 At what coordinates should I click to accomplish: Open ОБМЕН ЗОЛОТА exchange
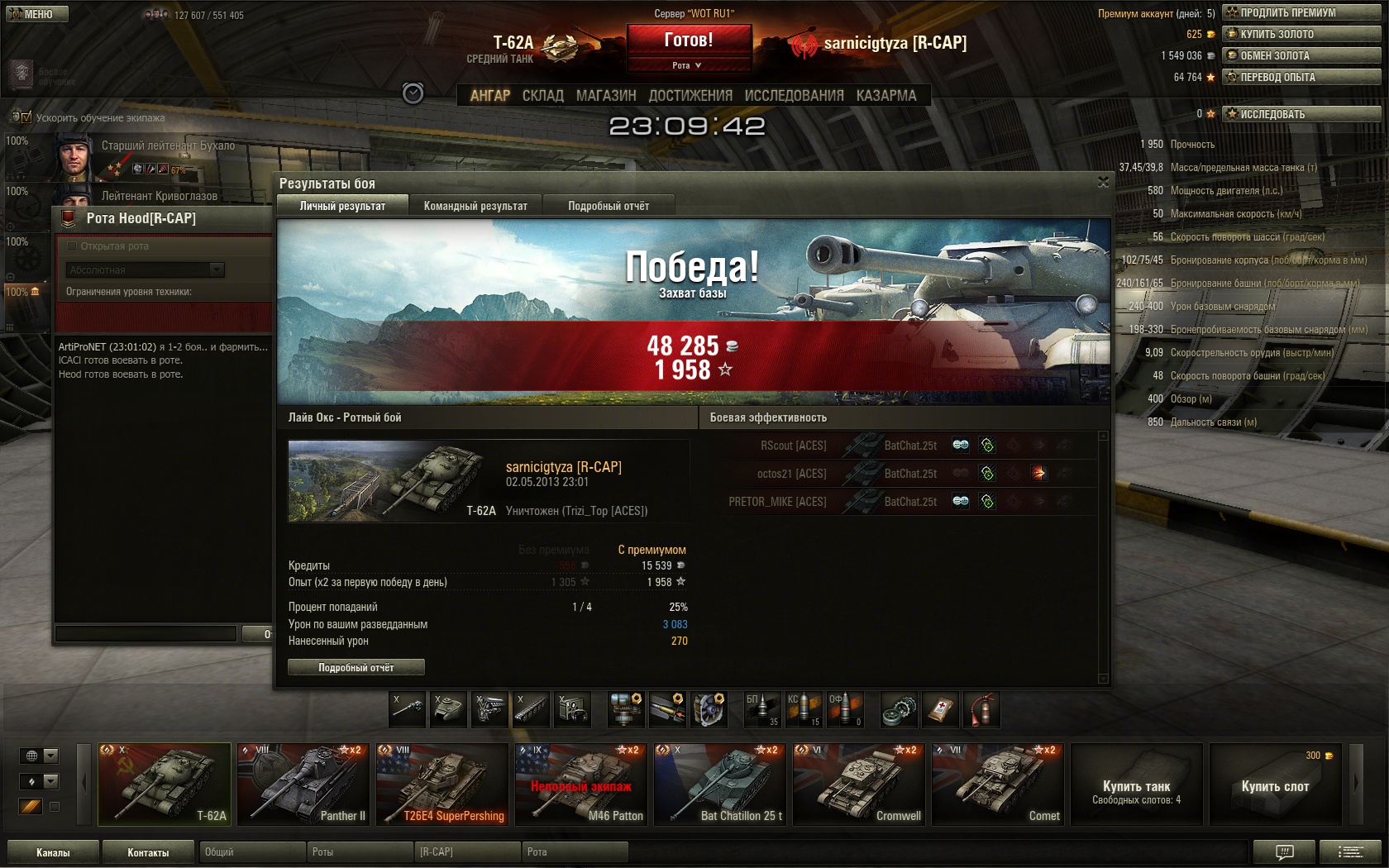tap(1302, 55)
